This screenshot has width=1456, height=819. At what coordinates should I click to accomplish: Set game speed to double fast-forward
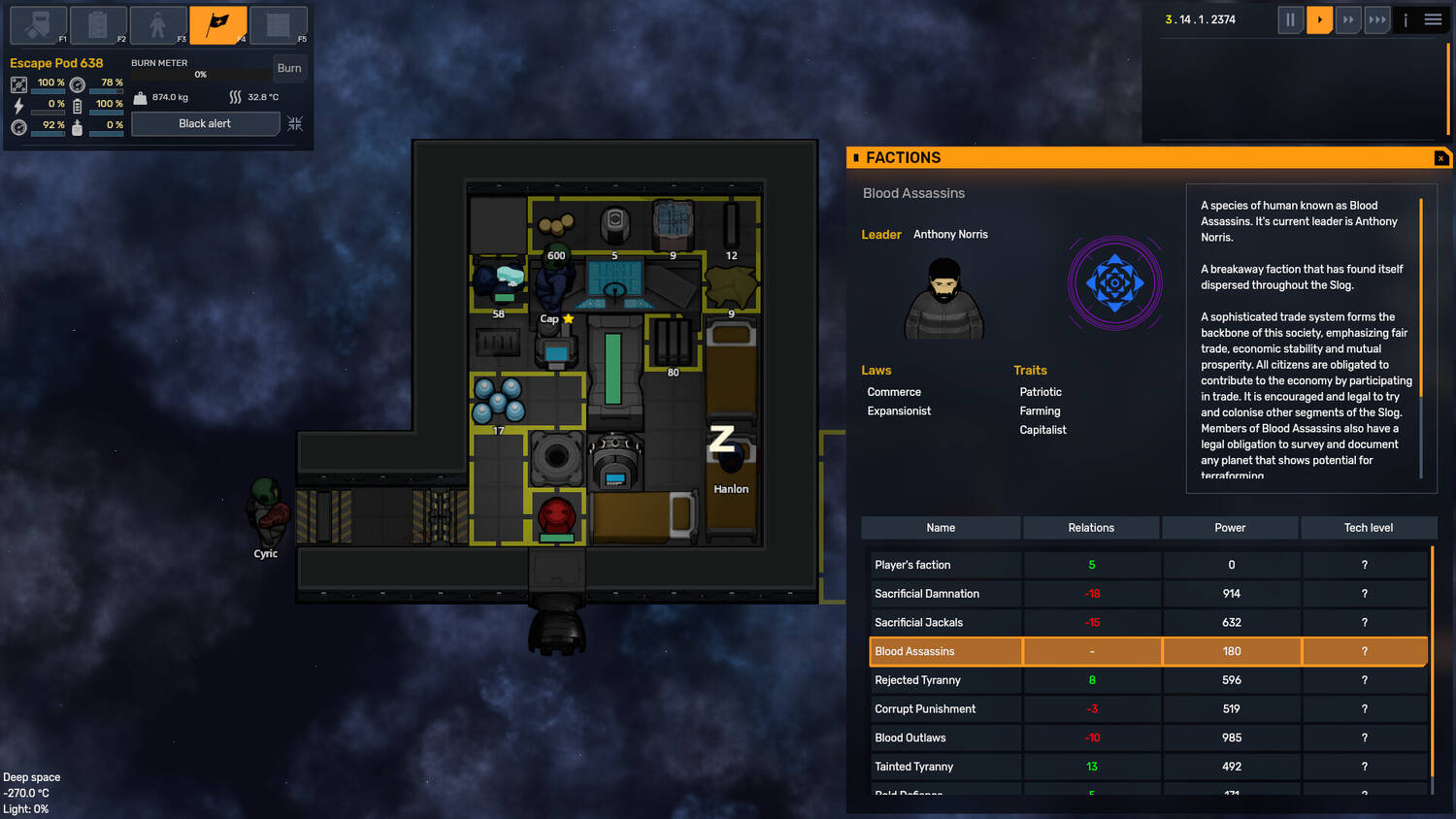tap(1348, 19)
